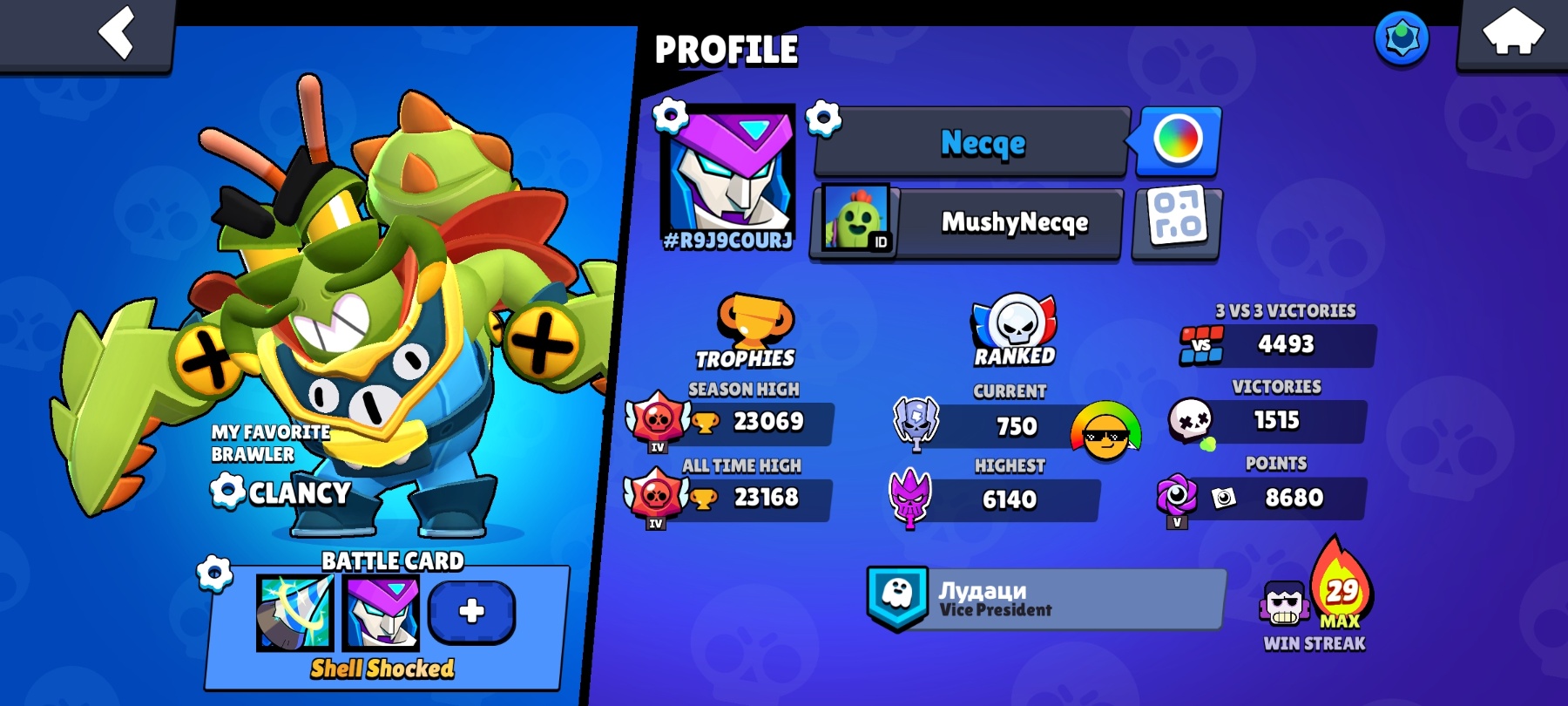The height and width of the screenshot is (706, 1568).
Task: Tap the gear beside the name Necqe
Action: click(823, 117)
